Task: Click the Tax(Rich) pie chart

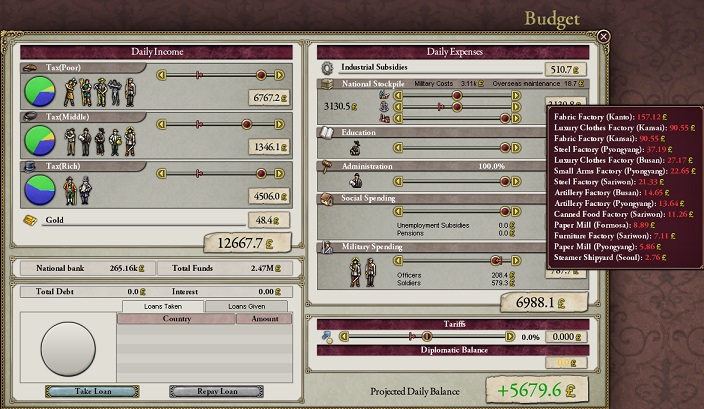Action: [43, 188]
